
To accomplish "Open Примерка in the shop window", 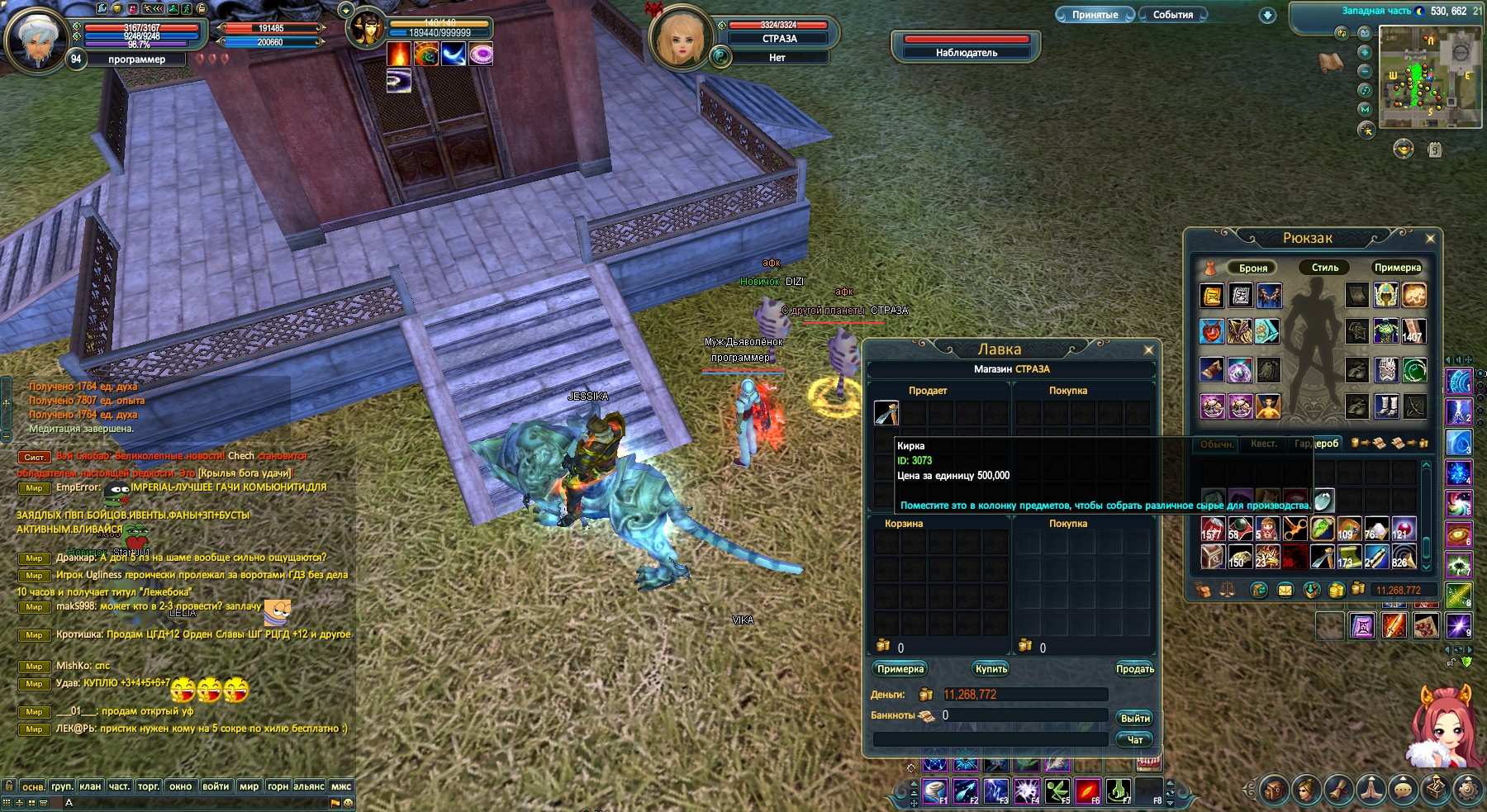I will (900, 669).
